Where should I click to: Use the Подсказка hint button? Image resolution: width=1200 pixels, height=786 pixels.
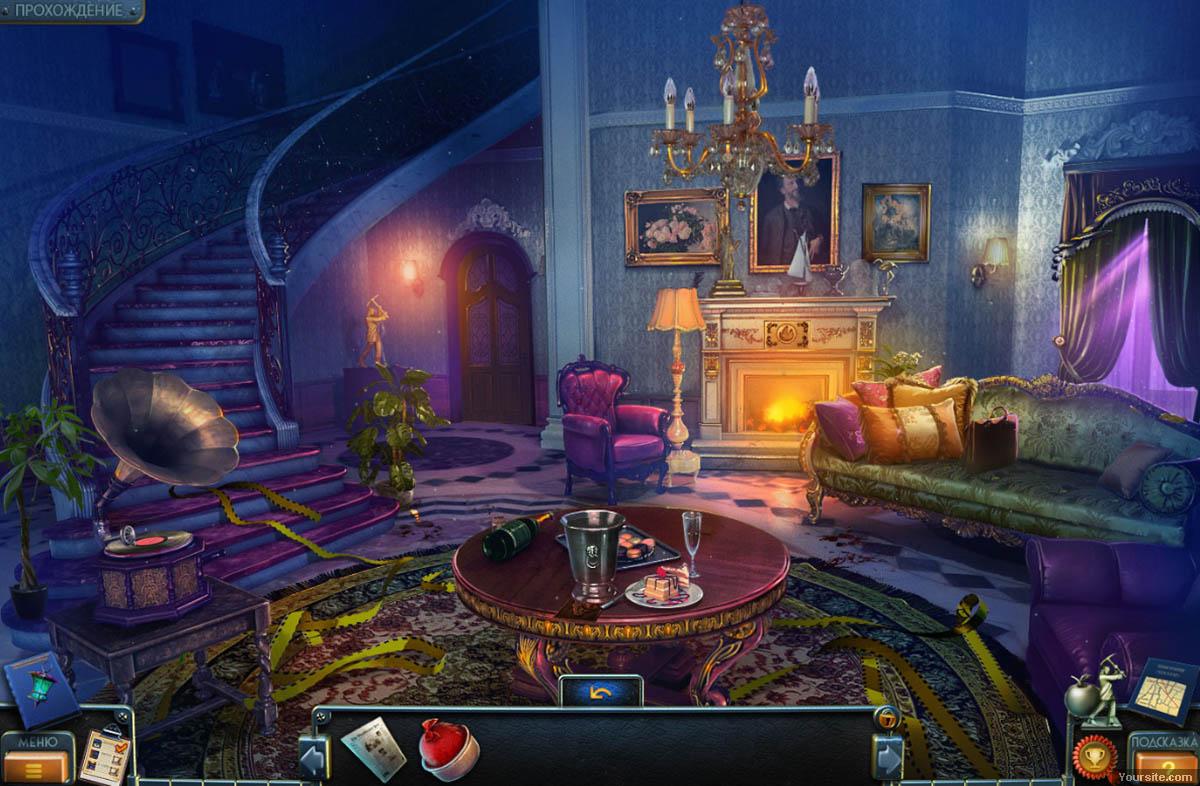1164,757
